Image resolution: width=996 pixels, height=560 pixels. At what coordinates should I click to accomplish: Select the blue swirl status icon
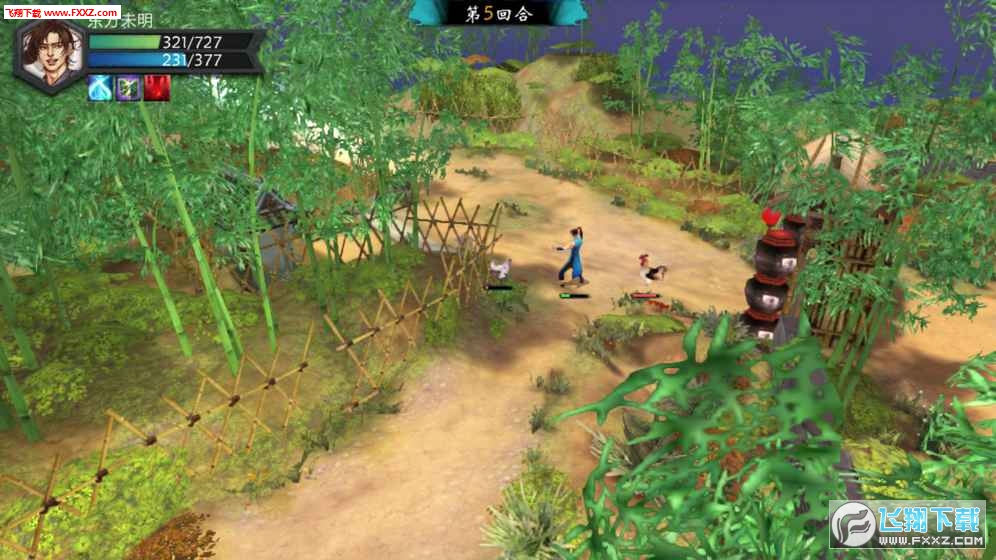100,88
